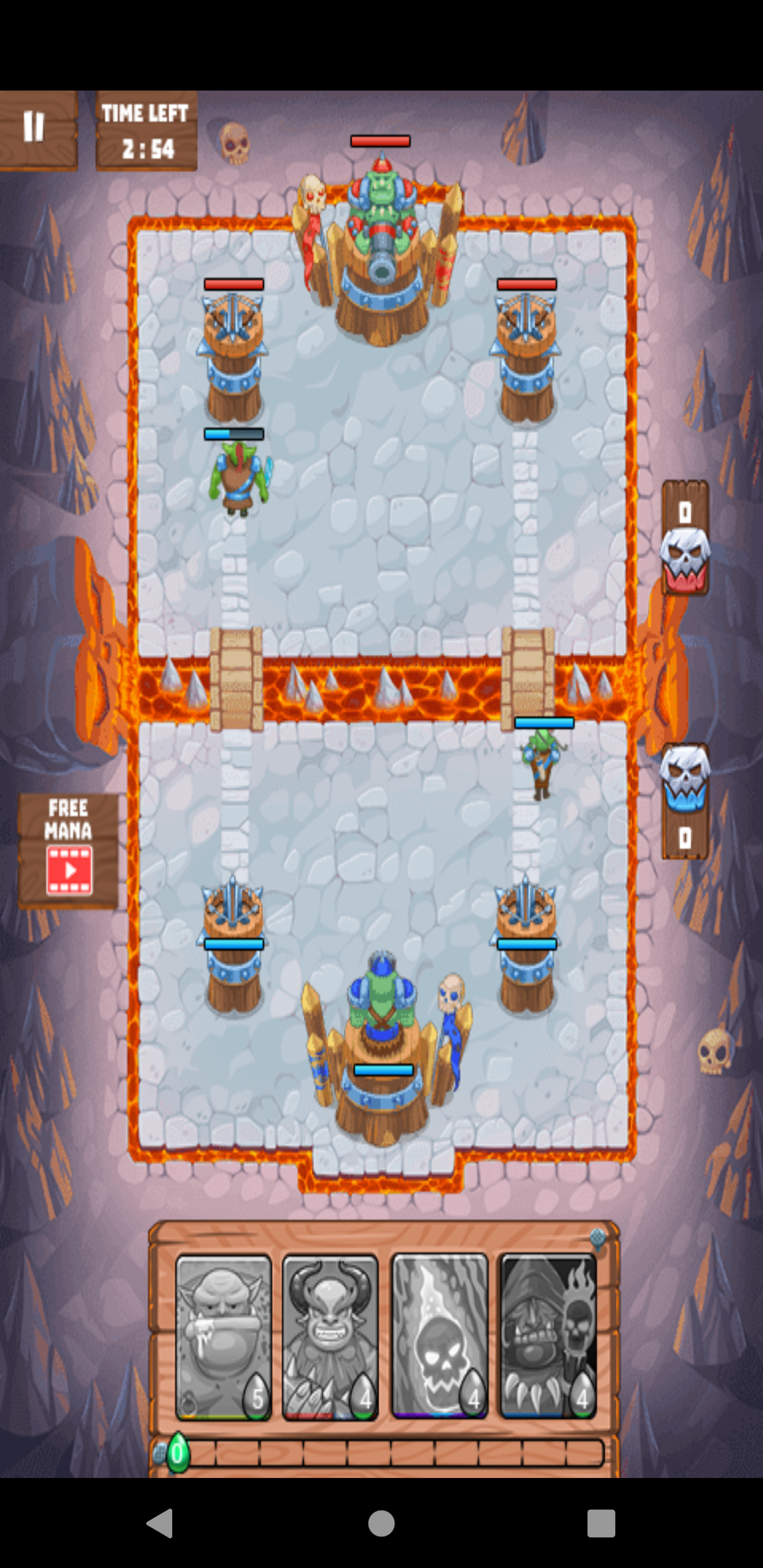Select the horned minotaur card
763x1568 pixels.
pos(330,1333)
